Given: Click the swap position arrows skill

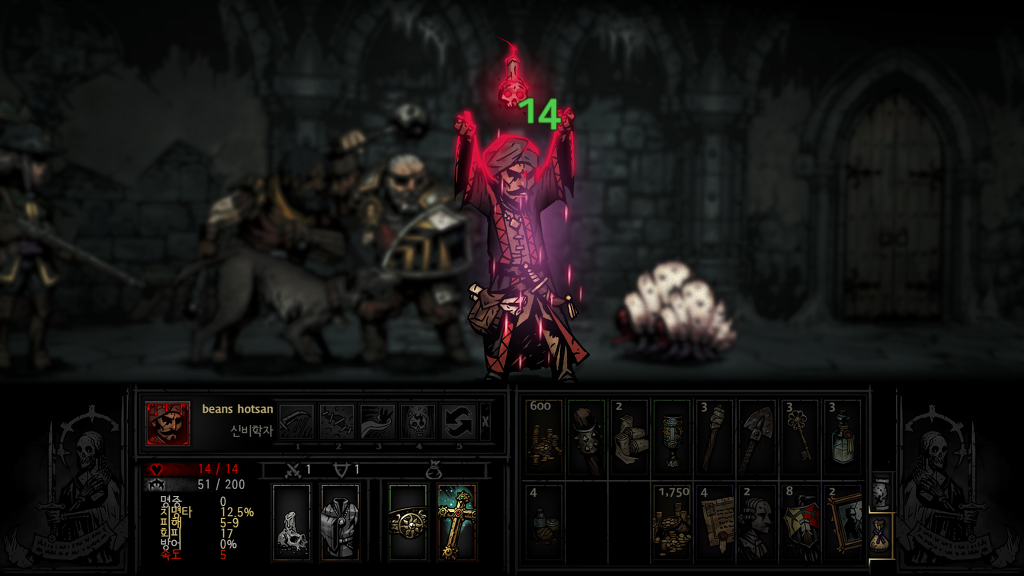Looking at the screenshot, I should (459, 421).
